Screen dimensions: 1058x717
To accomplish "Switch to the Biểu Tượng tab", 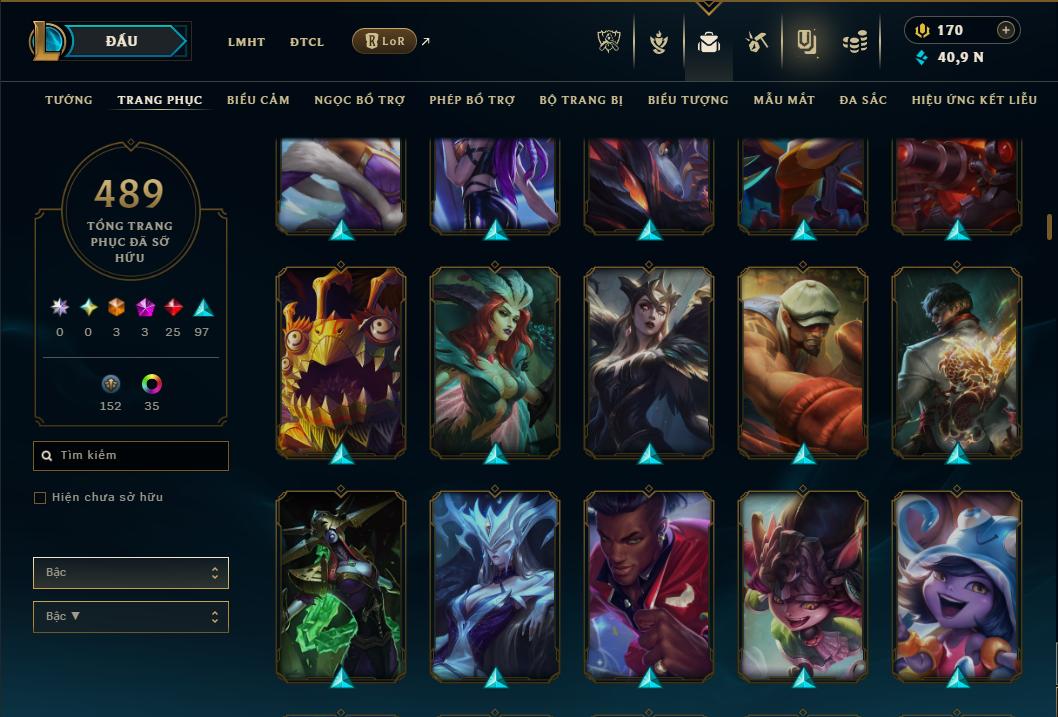I will click(688, 100).
